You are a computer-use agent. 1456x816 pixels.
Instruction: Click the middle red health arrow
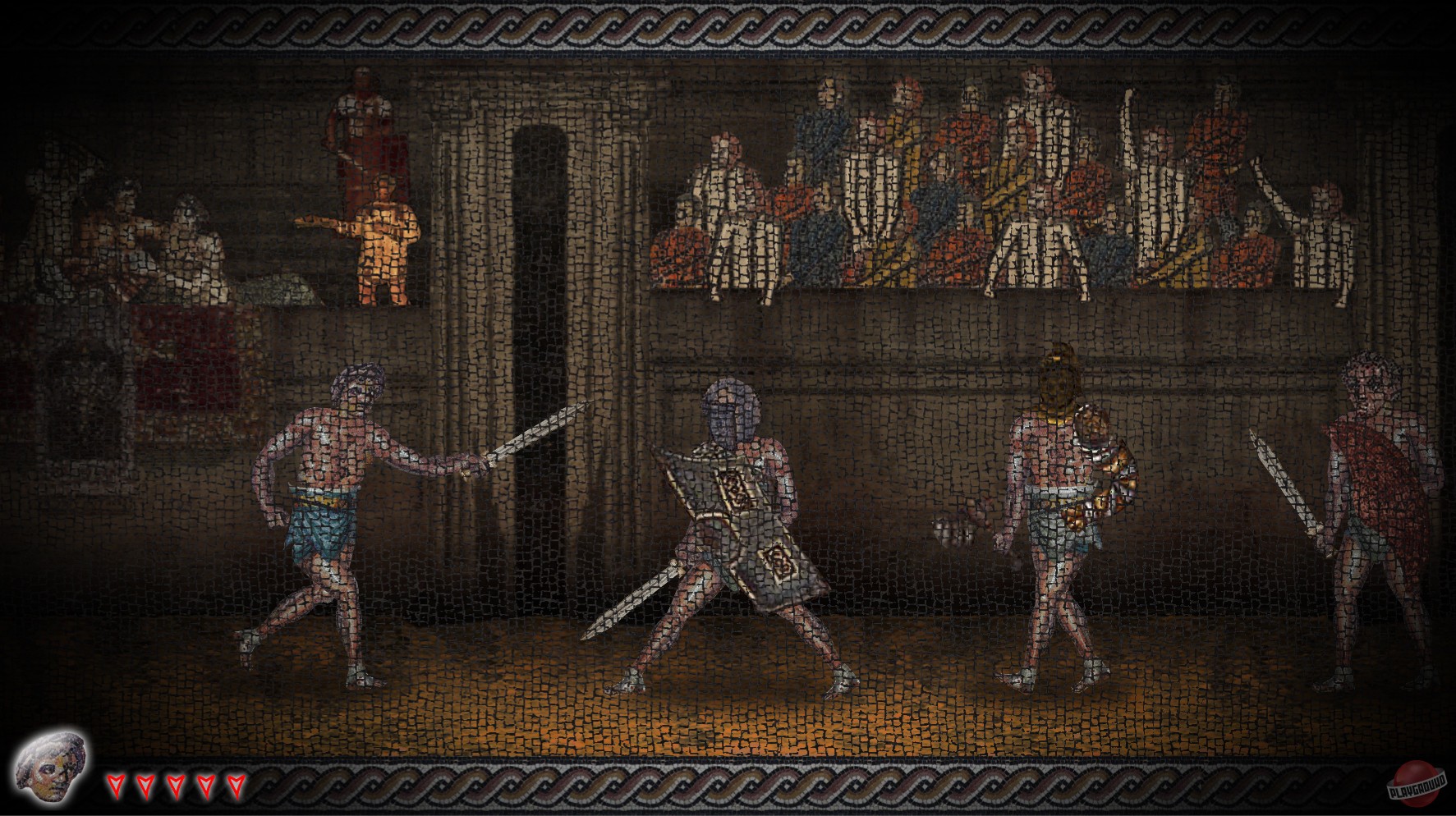(x=175, y=786)
